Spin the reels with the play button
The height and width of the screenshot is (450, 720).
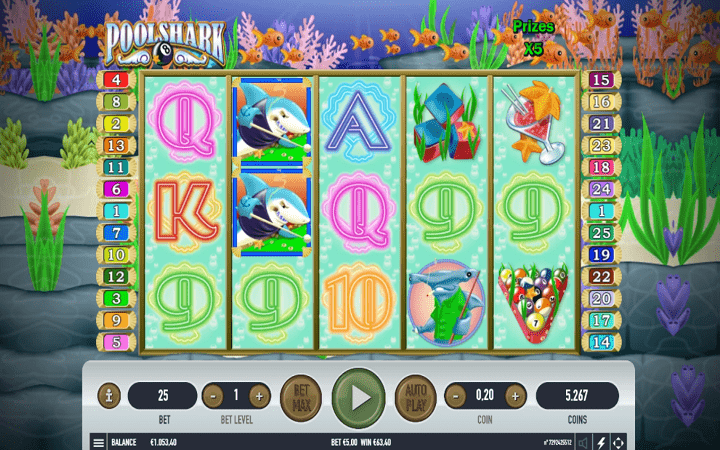click(x=358, y=395)
